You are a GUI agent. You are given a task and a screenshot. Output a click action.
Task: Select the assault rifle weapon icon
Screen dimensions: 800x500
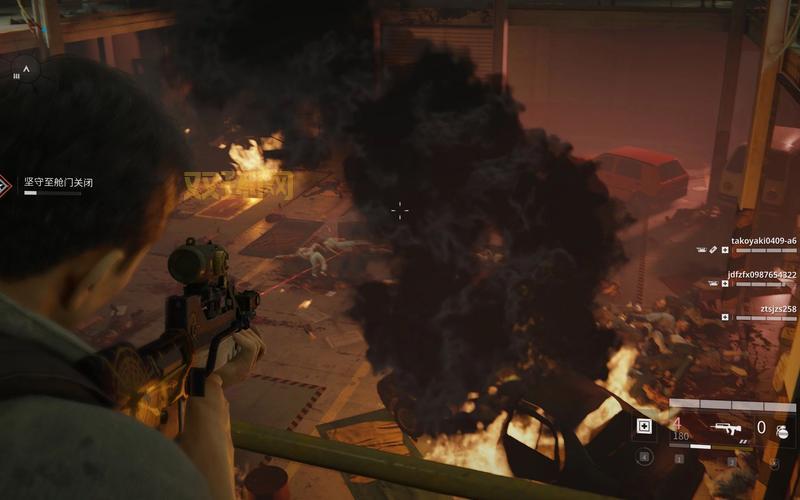click(x=727, y=428)
